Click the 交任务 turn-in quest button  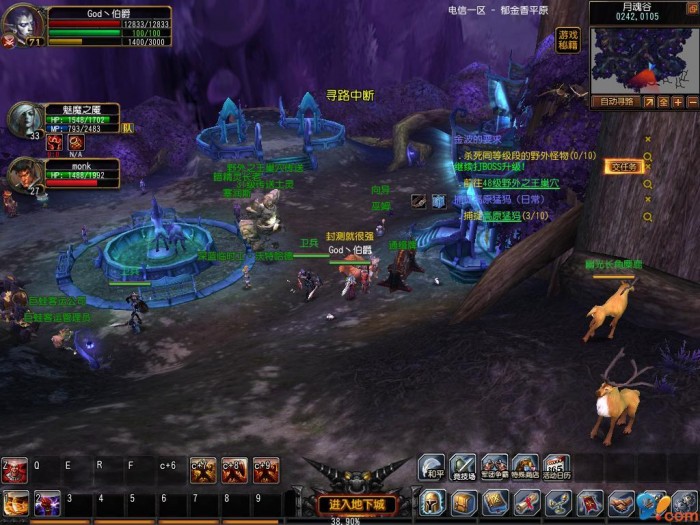click(x=623, y=167)
